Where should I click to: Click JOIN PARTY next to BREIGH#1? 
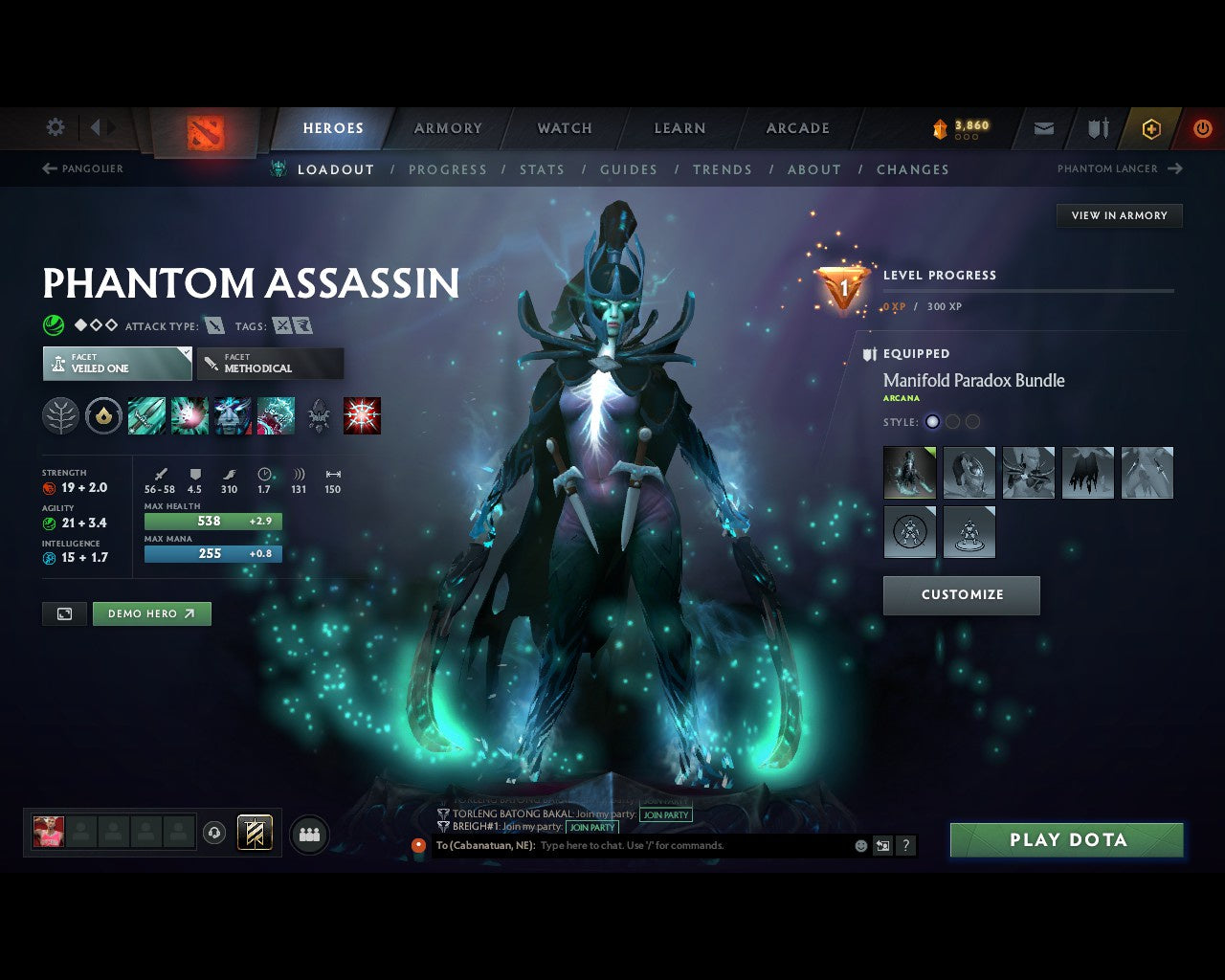click(x=592, y=828)
